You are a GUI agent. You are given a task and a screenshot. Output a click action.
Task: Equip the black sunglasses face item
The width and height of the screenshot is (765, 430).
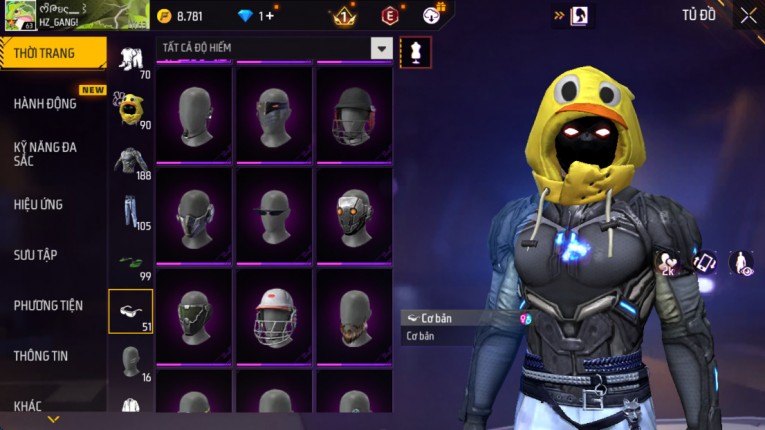coord(274,213)
